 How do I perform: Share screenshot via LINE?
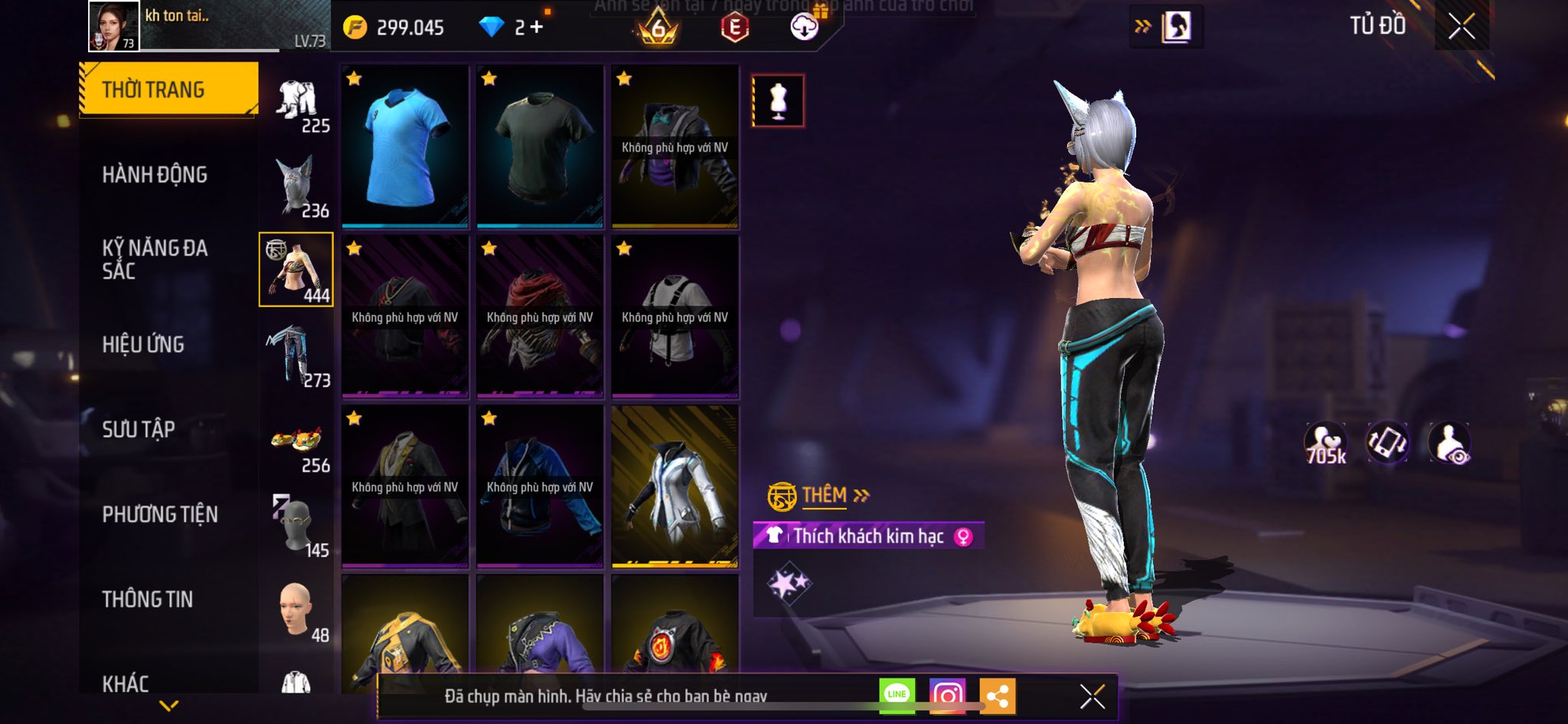[897, 696]
